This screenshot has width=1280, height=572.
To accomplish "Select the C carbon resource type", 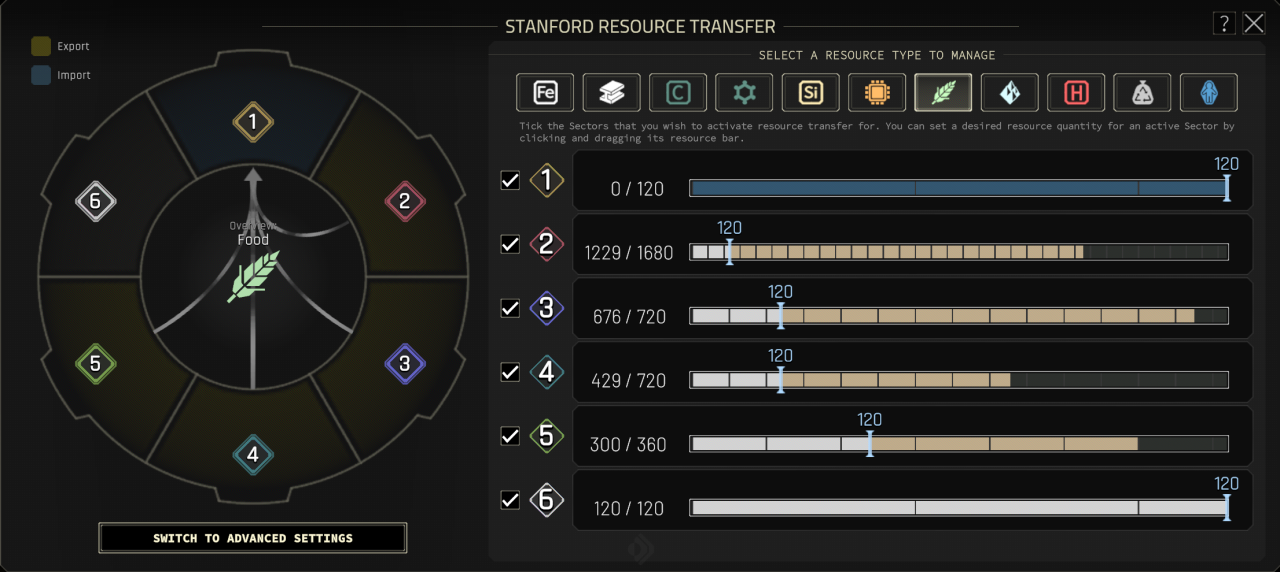I will tap(678, 93).
